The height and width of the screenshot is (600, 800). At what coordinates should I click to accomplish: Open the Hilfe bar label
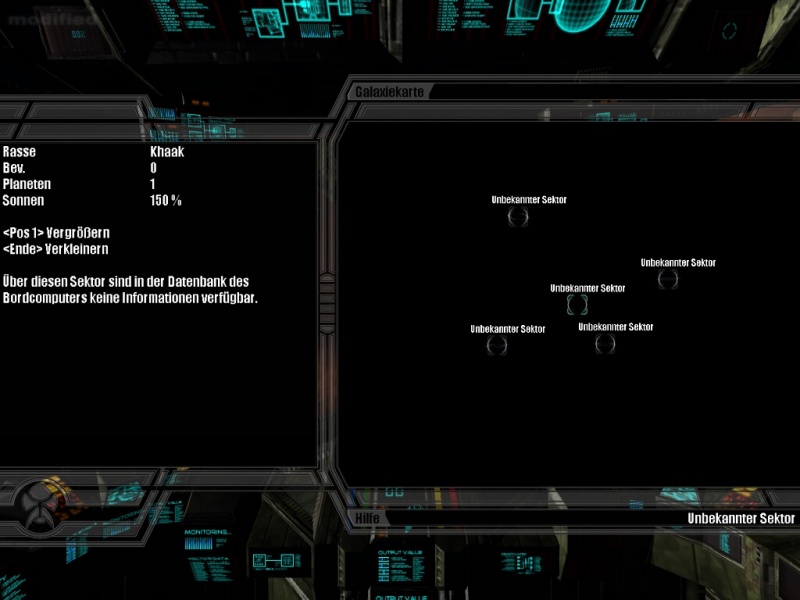[366, 518]
